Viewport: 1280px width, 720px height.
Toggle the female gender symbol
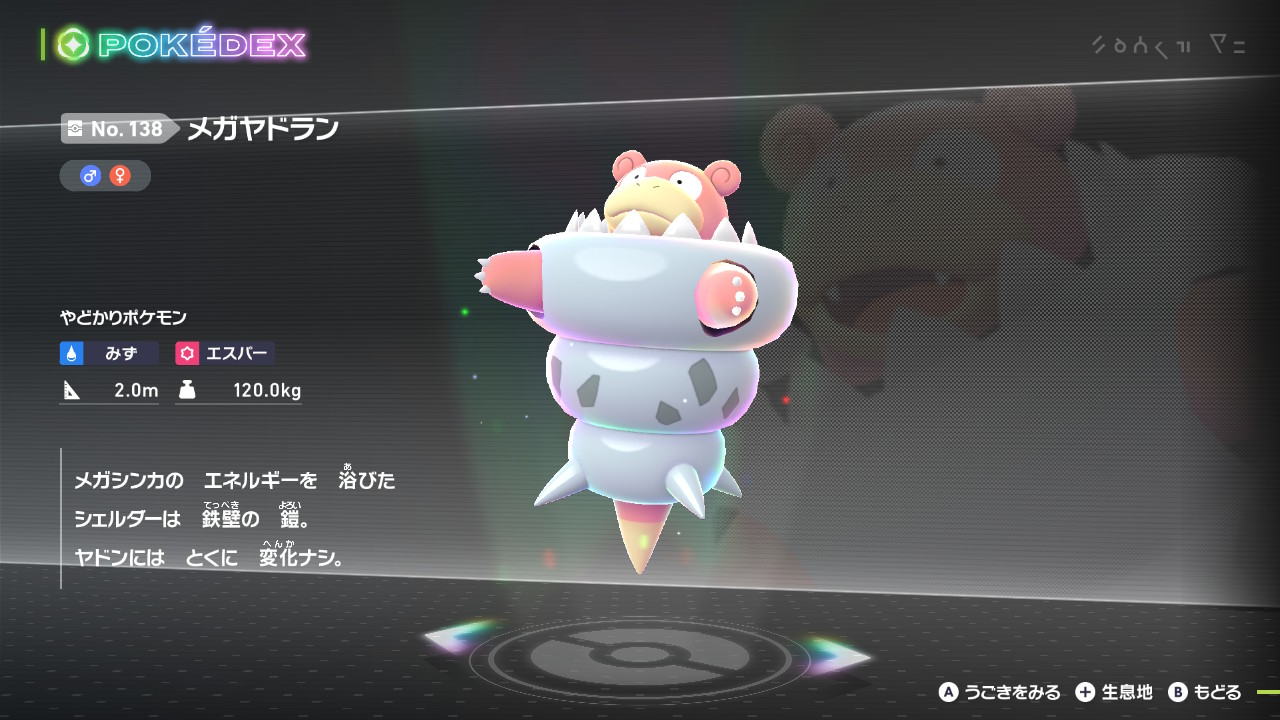pyautogui.click(x=120, y=176)
